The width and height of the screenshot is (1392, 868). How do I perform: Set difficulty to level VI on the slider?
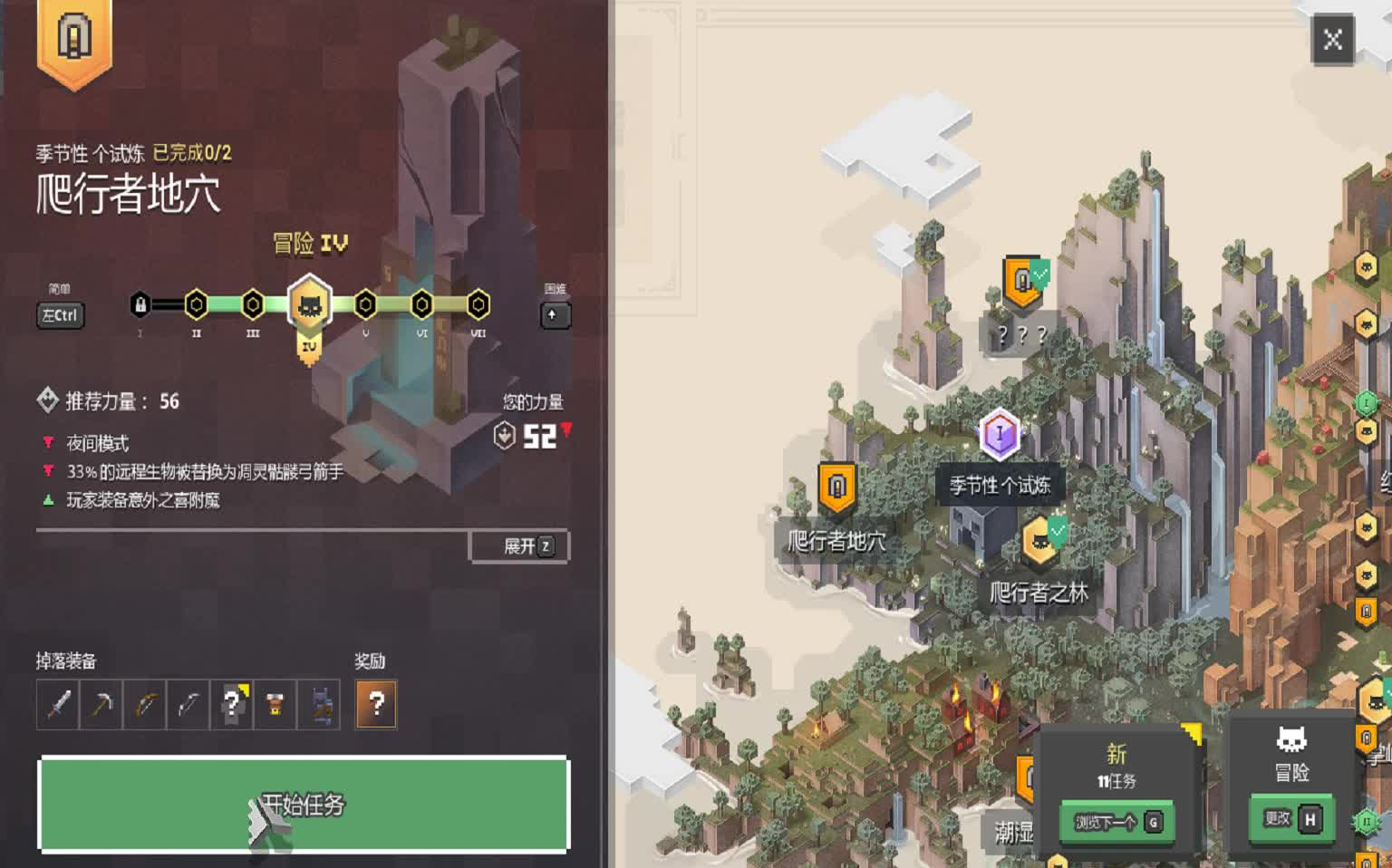(x=420, y=305)
